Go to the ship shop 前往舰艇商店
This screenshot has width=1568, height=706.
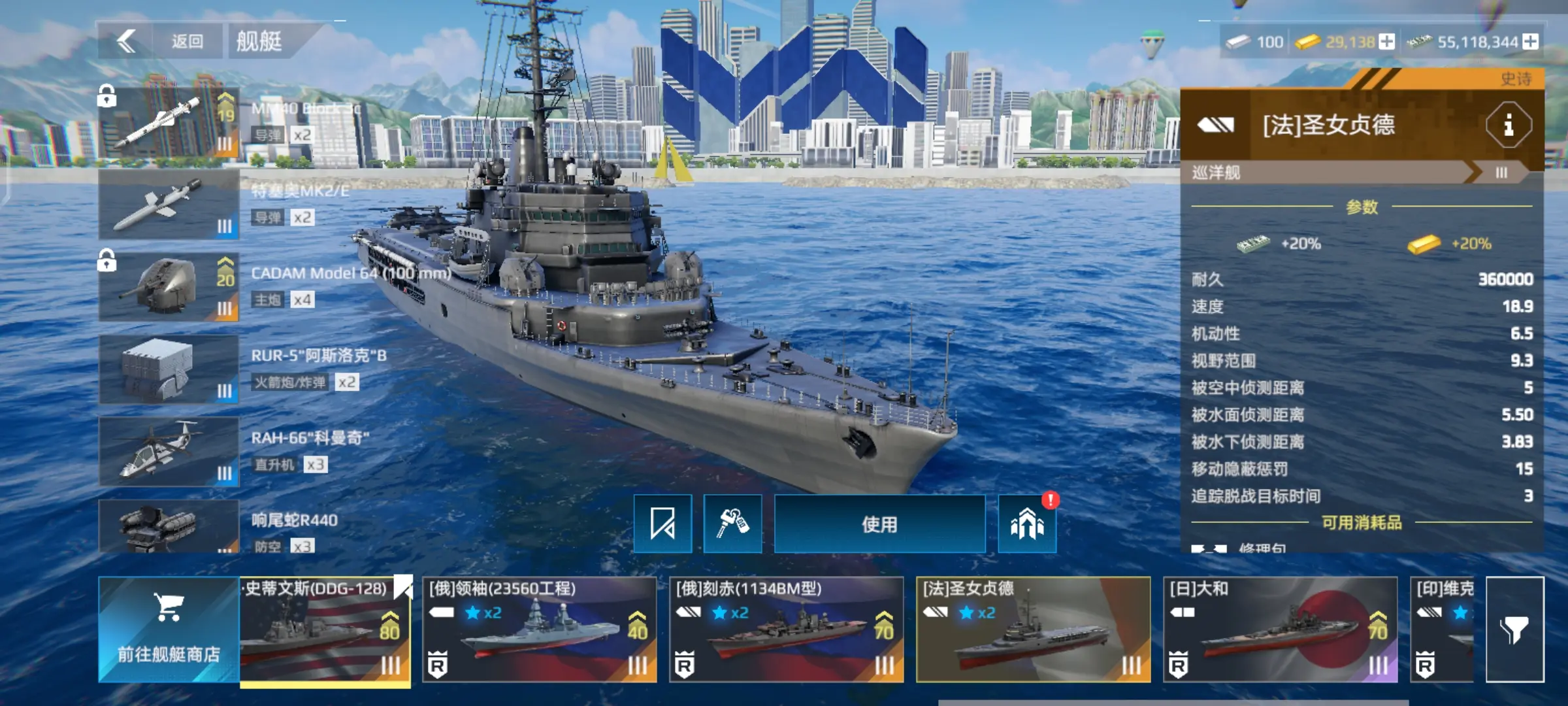(169, 629)
